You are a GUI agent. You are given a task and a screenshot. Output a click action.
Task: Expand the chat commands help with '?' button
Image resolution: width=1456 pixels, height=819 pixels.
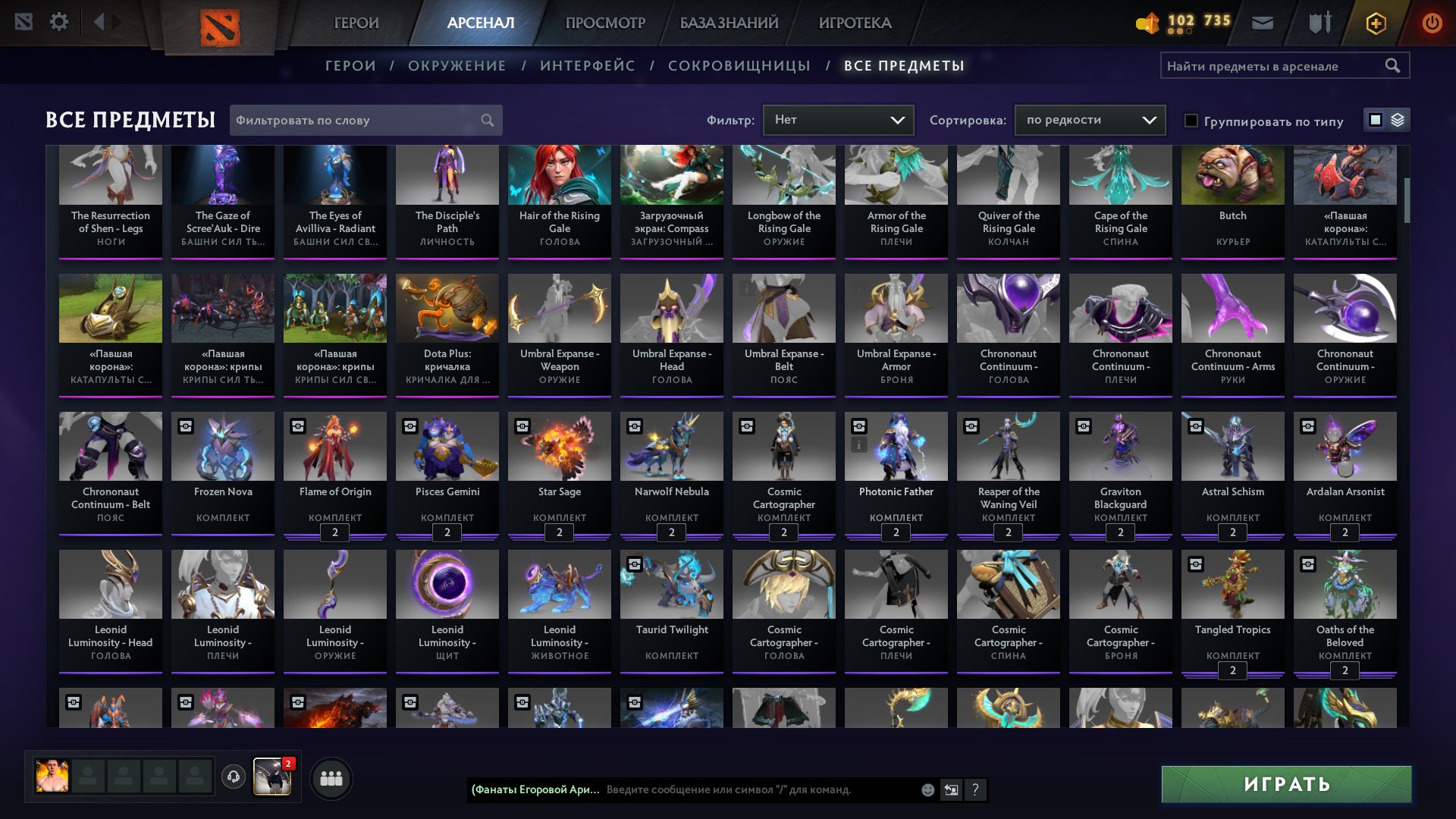tap(975, 789)
